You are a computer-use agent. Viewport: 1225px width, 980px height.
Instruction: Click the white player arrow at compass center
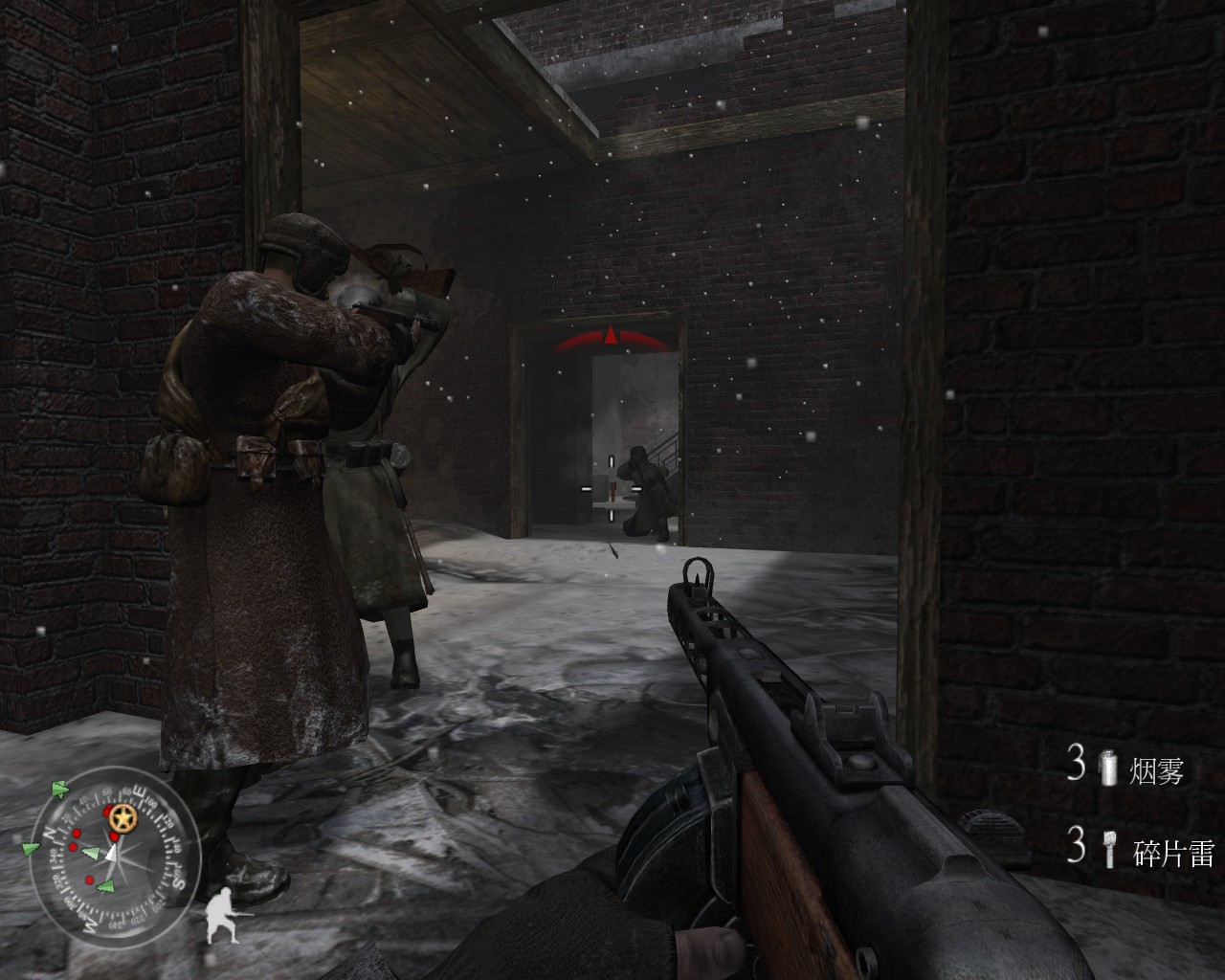coord(114,853)
